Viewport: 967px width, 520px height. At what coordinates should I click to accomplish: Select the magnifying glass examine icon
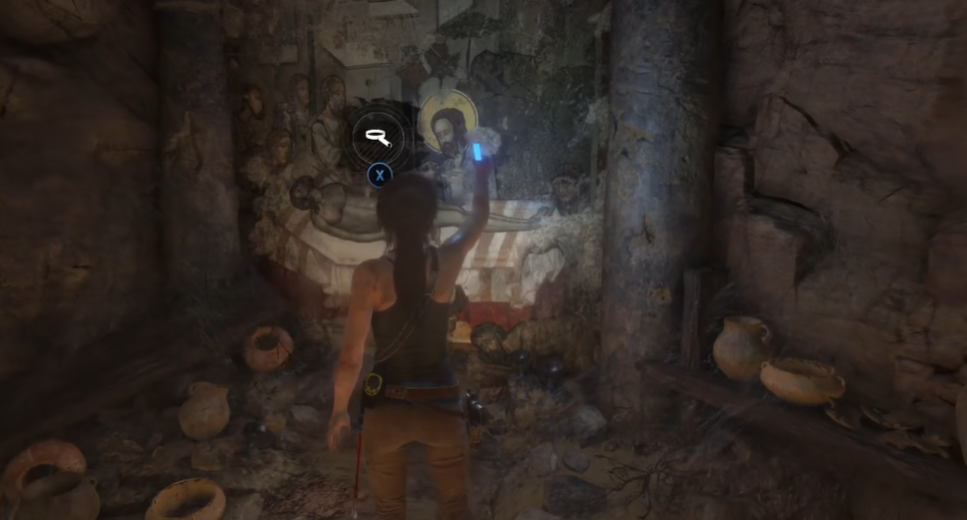point(378,137)
